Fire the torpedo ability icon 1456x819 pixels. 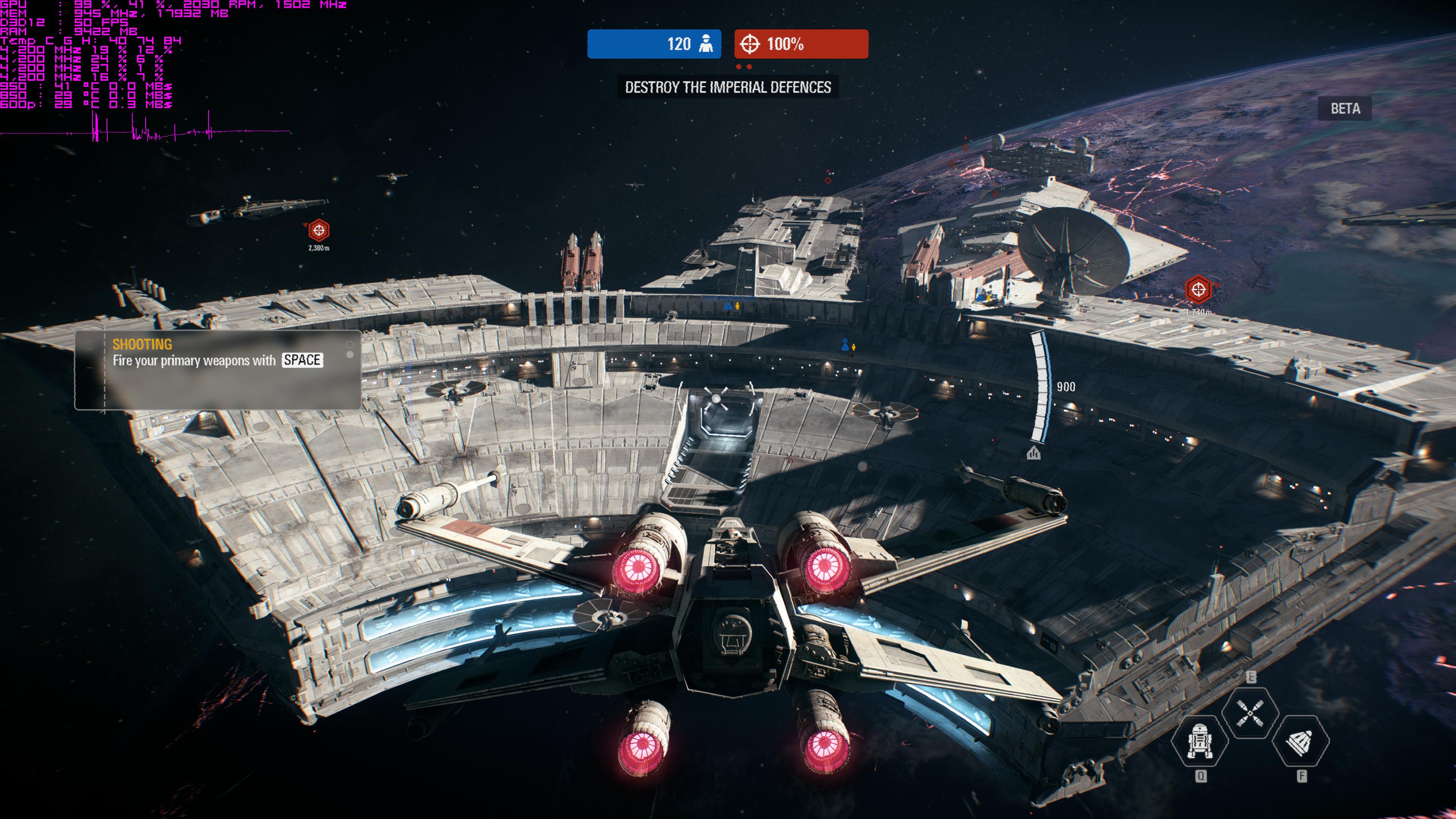1300,741
